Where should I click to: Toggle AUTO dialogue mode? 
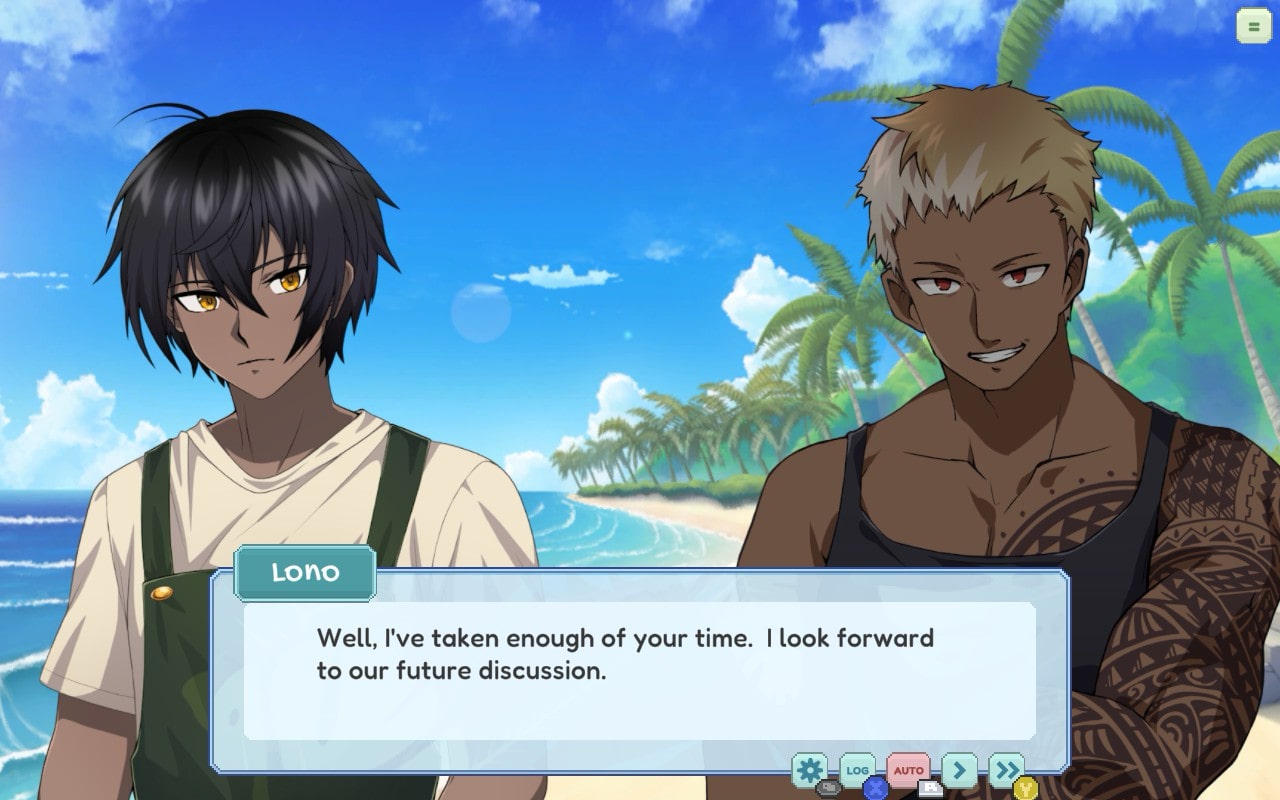coord(908,770)
